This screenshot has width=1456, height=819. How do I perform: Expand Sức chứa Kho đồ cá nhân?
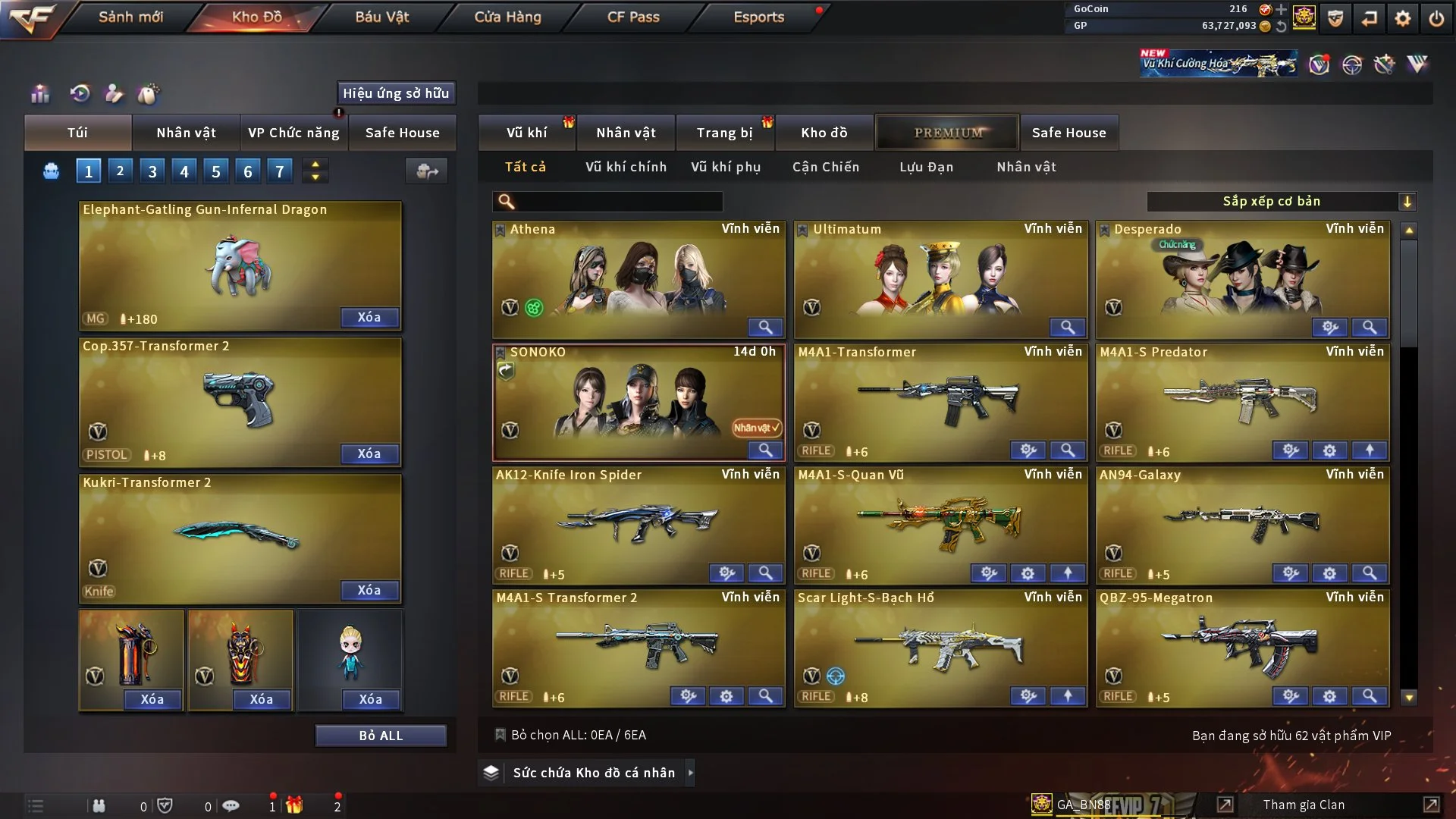click(x=593, y=773)
